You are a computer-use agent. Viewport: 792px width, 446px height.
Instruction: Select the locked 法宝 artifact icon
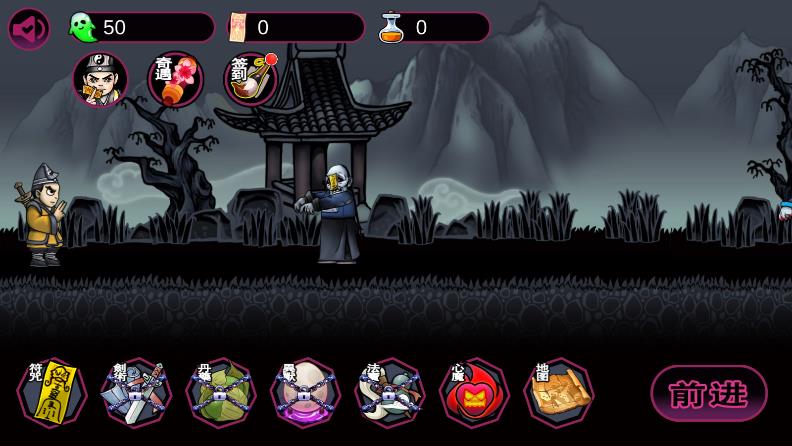[x=390, y=392]
